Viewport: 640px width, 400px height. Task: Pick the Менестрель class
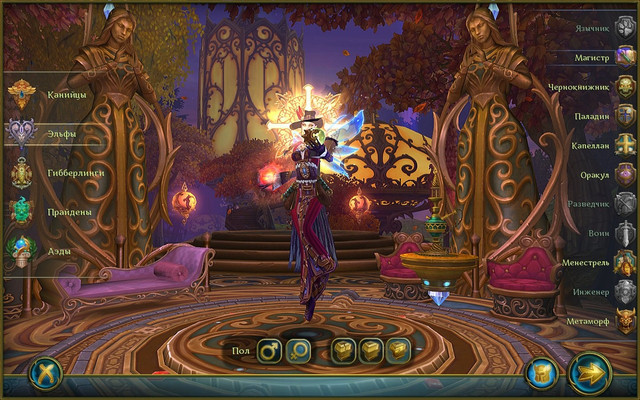[625, 262]
